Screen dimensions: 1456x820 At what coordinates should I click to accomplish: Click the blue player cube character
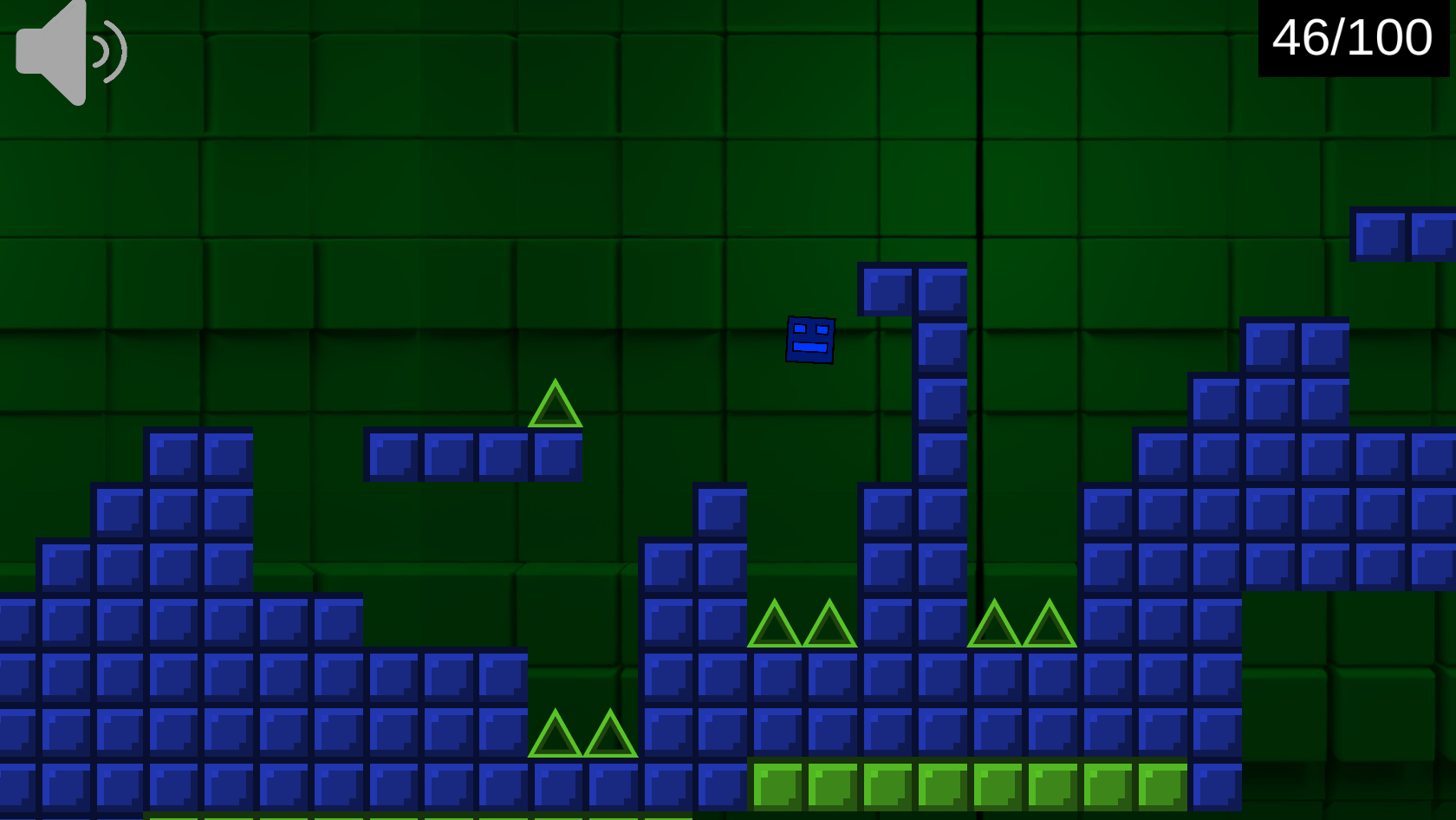coord(811,342)
